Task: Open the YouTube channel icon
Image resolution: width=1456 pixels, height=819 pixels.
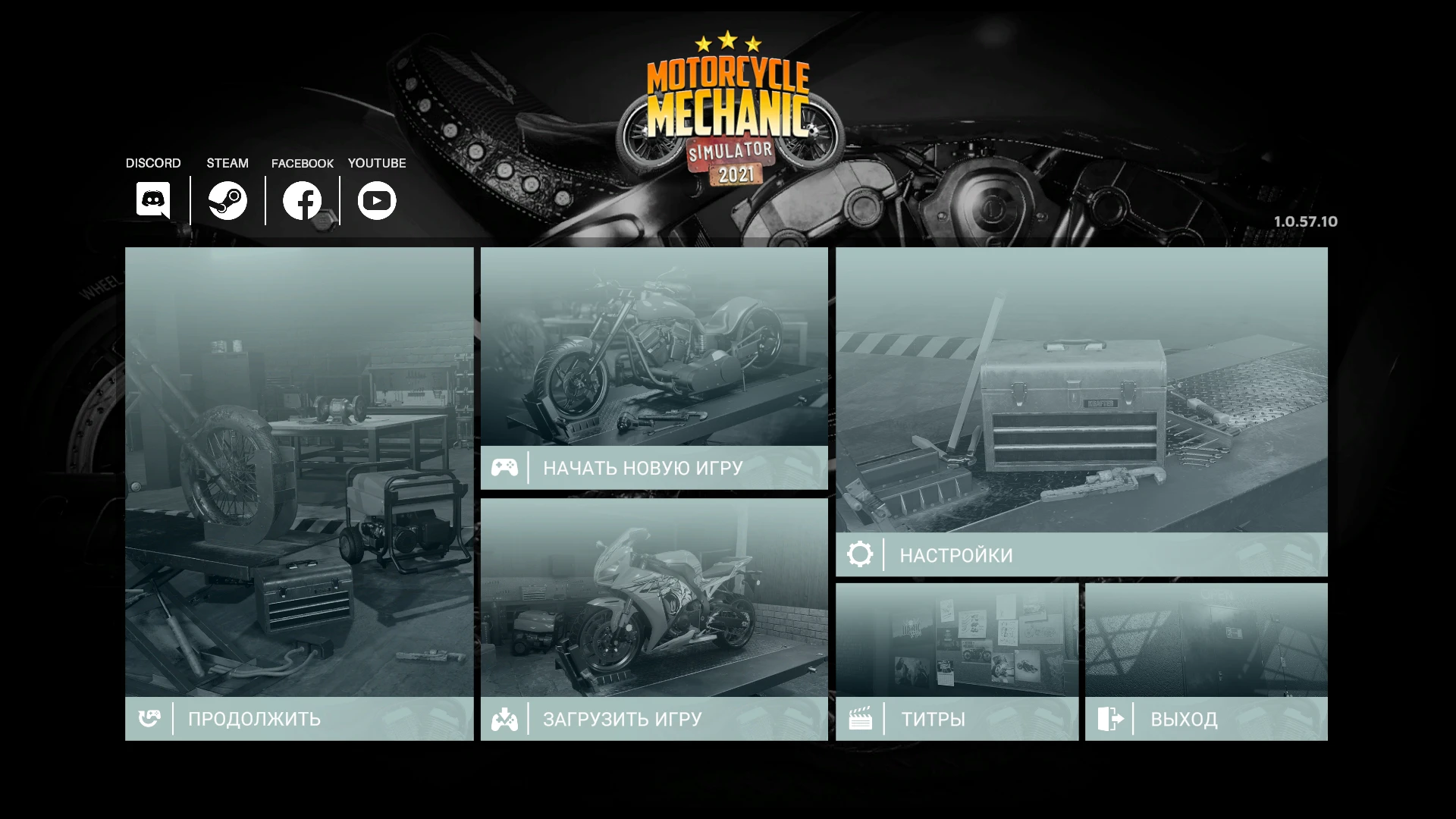Action: pyautogui.click(x=376, y=200)
